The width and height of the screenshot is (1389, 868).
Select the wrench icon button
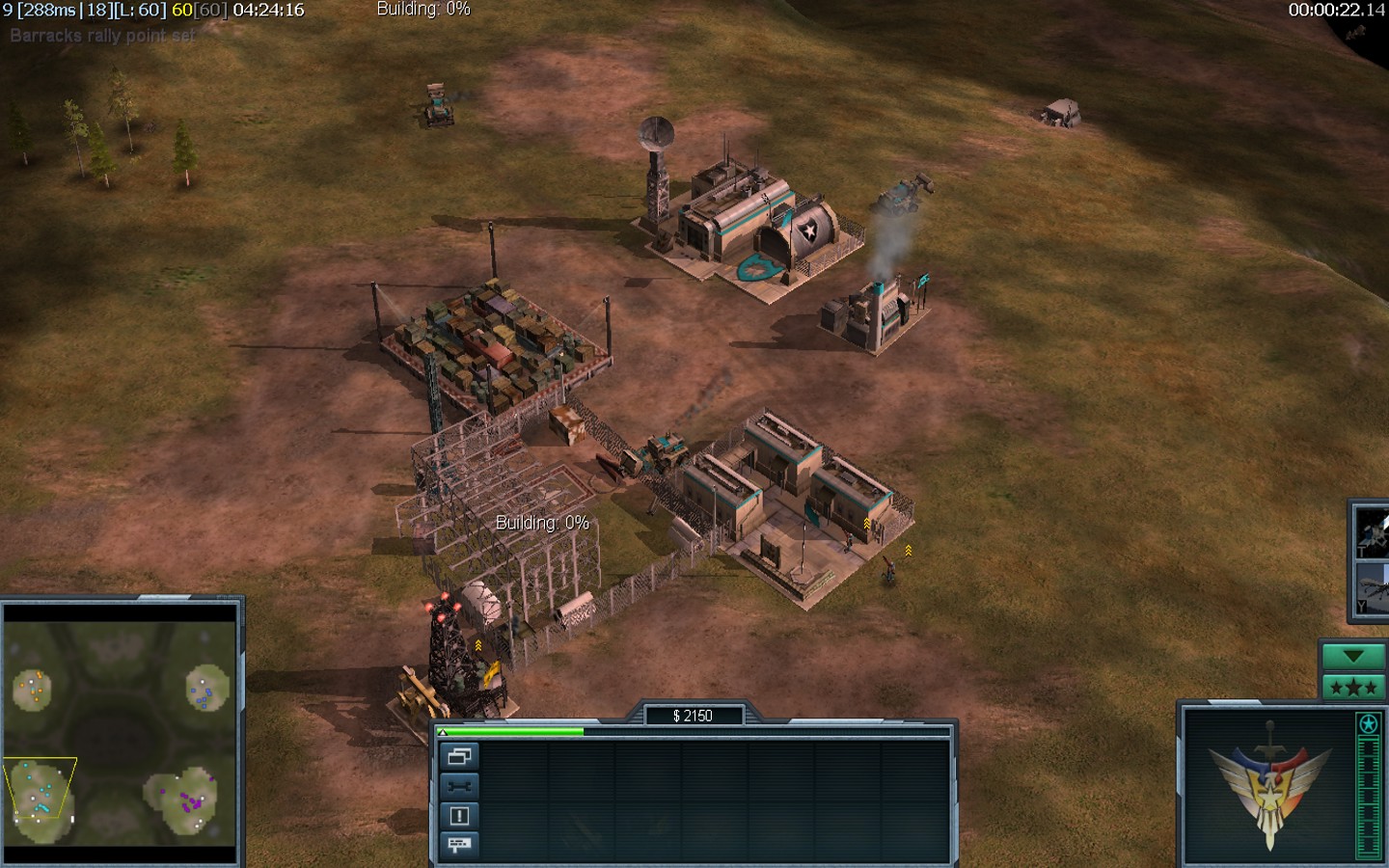point(459,786)
